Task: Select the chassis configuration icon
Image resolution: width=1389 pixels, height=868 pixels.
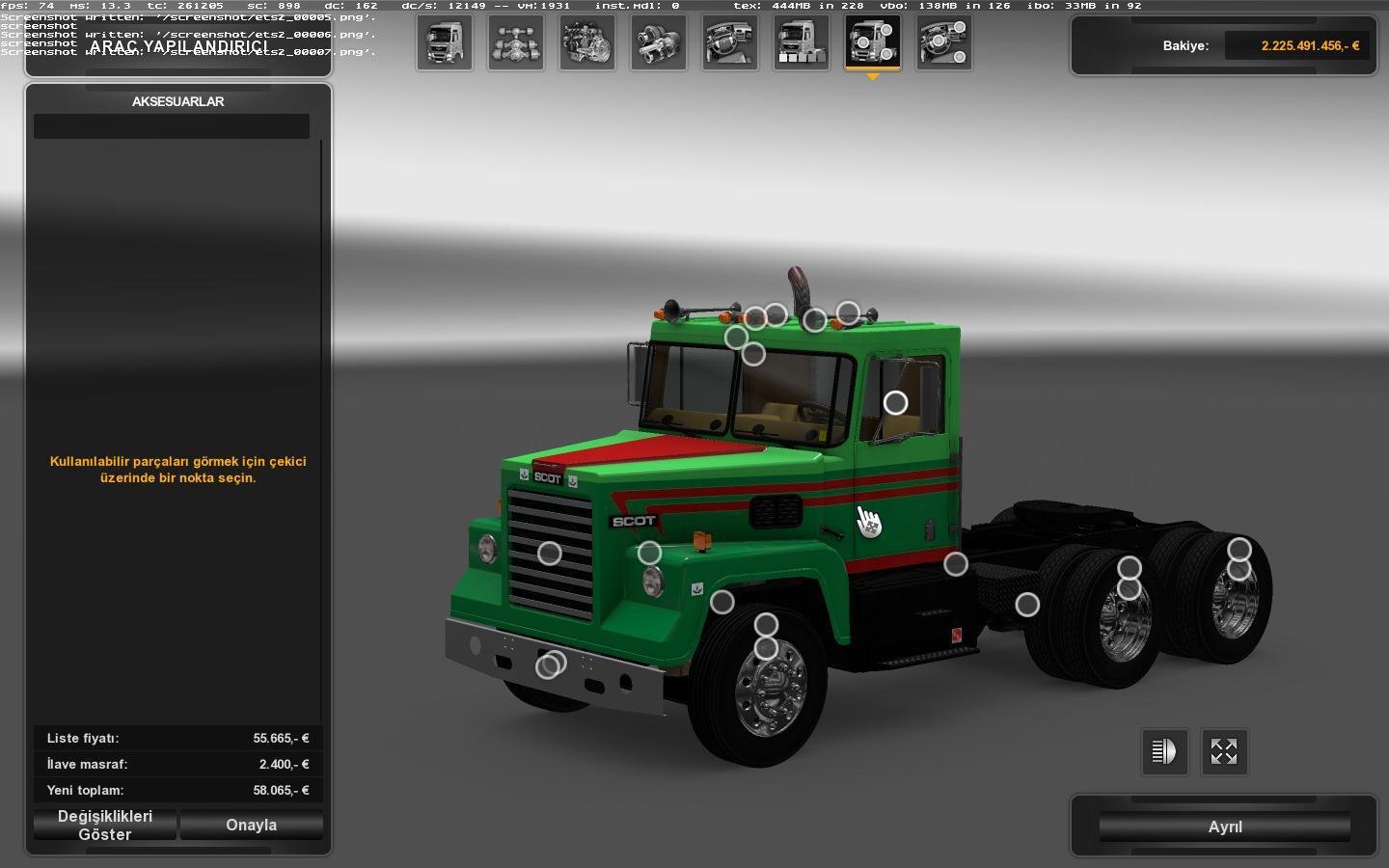Action: pyautogui.click(x=516, y=42)
